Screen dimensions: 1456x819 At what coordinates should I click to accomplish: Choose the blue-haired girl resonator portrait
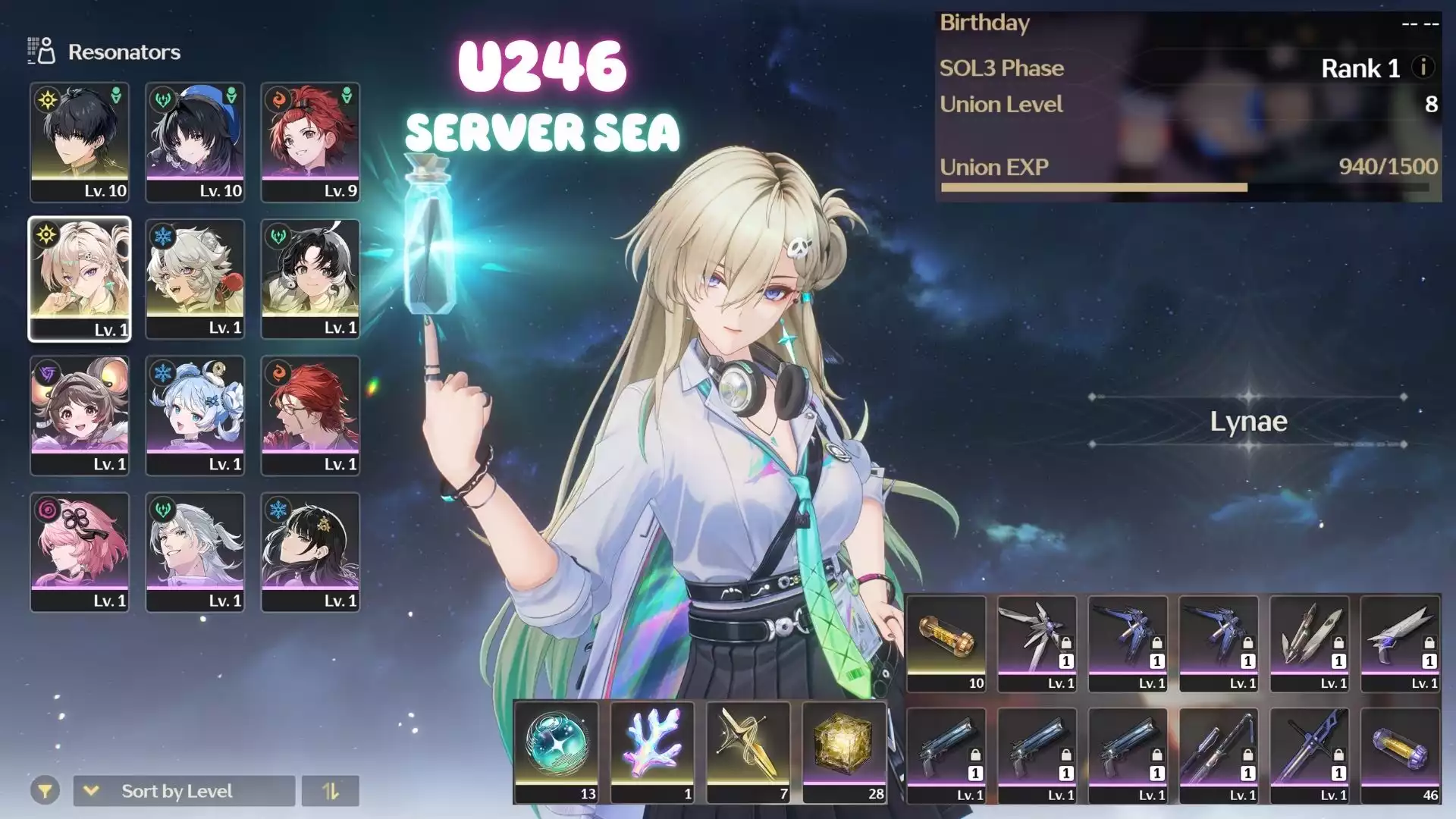point(195,415)
